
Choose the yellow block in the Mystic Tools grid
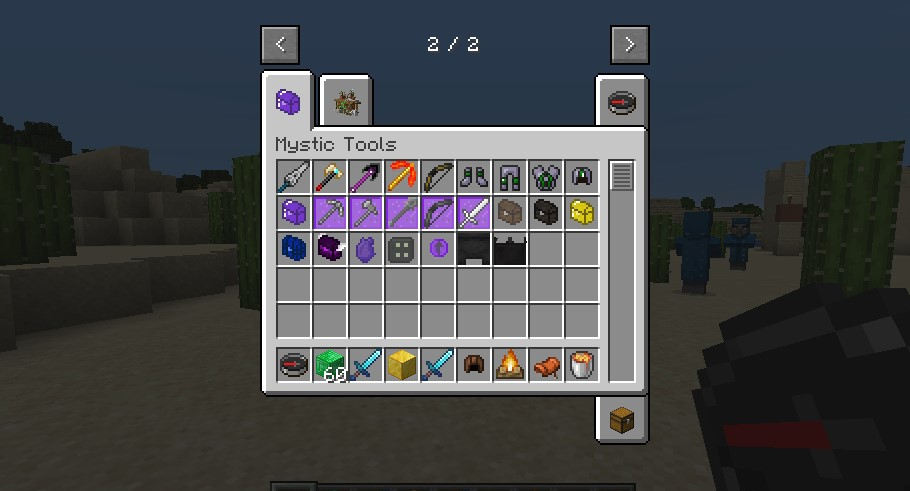[582, 213]
